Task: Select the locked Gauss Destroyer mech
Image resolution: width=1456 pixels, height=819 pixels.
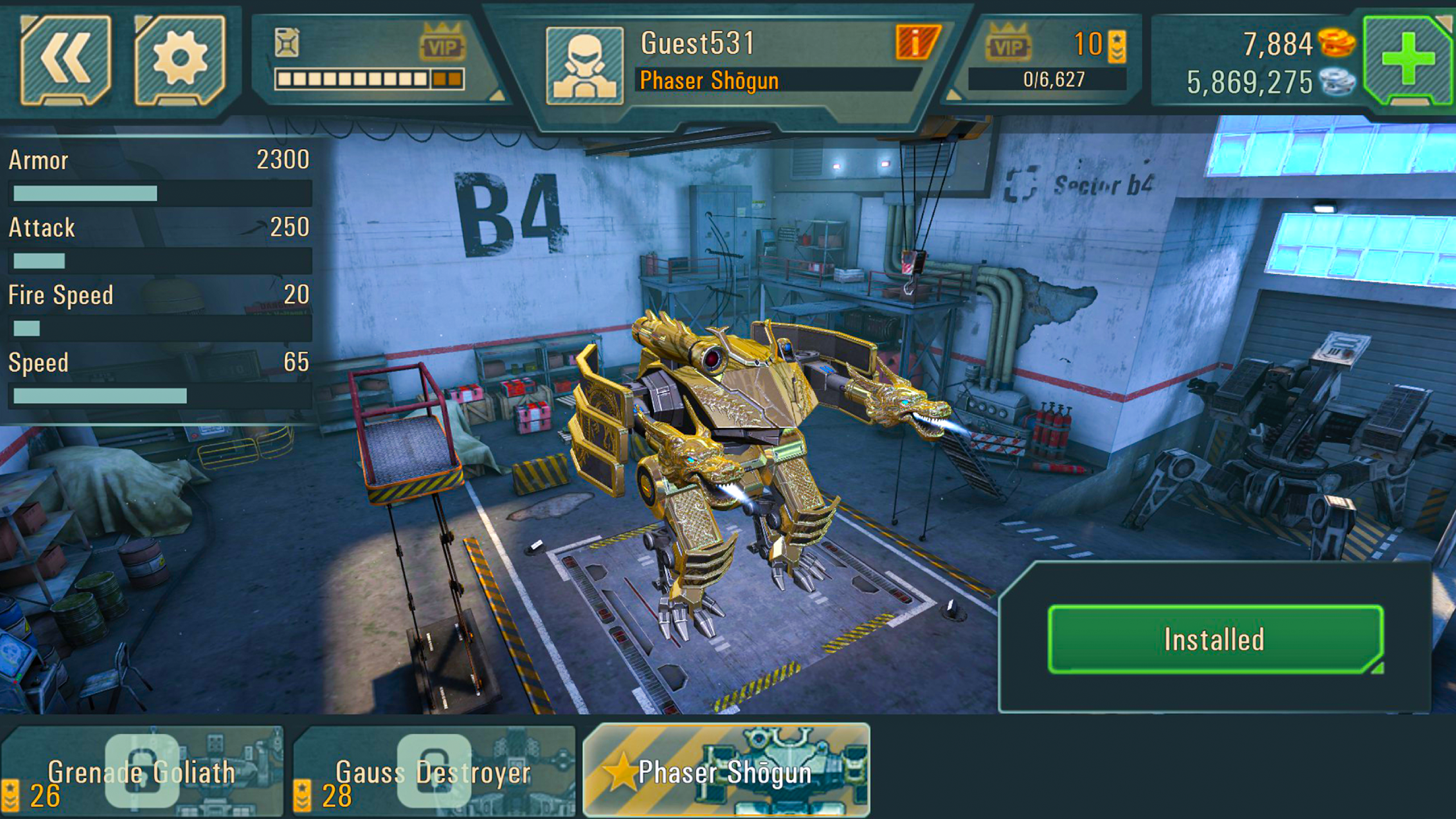Action: tap(433, 771)
